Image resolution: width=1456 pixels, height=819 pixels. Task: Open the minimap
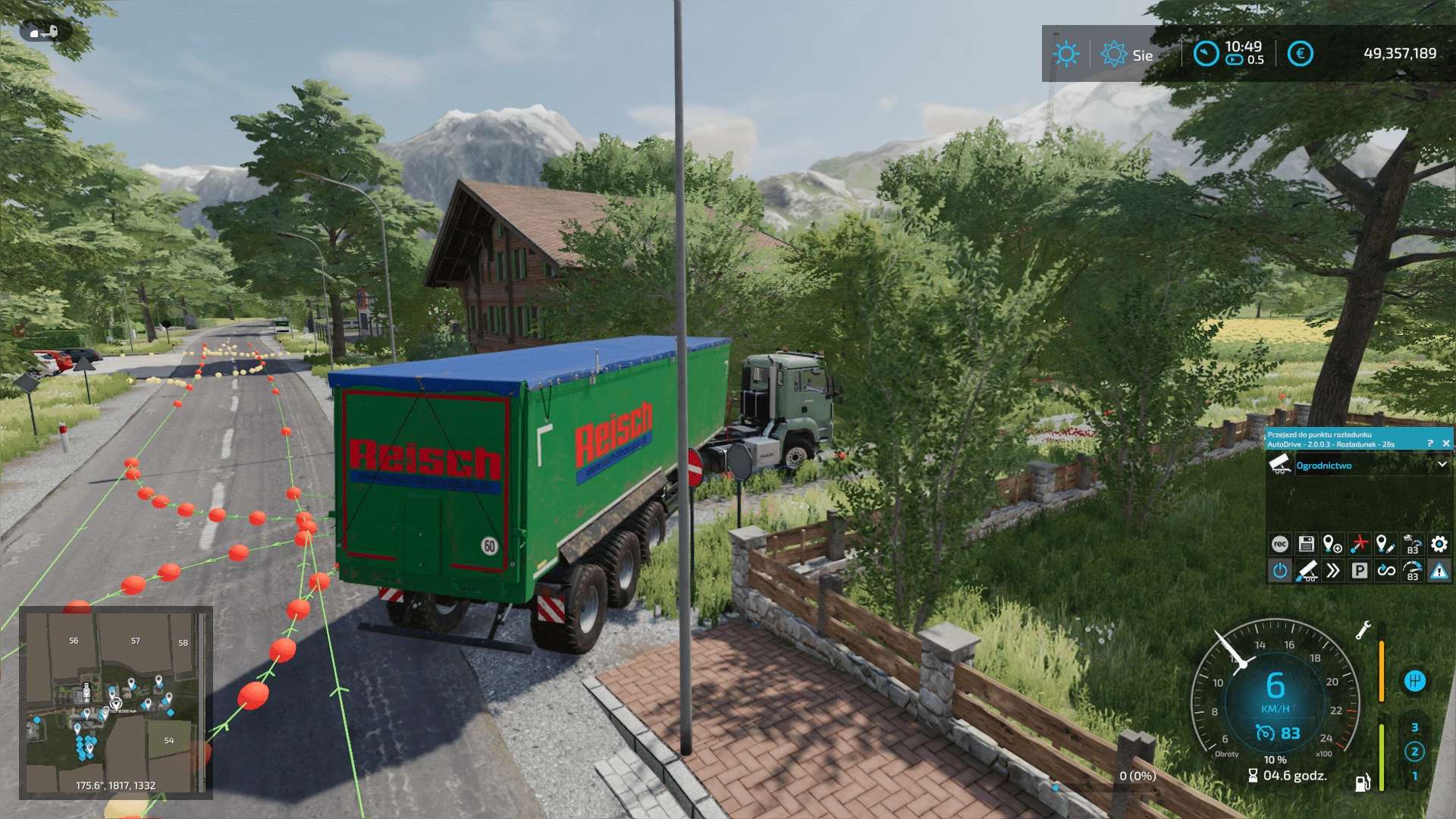115,701
